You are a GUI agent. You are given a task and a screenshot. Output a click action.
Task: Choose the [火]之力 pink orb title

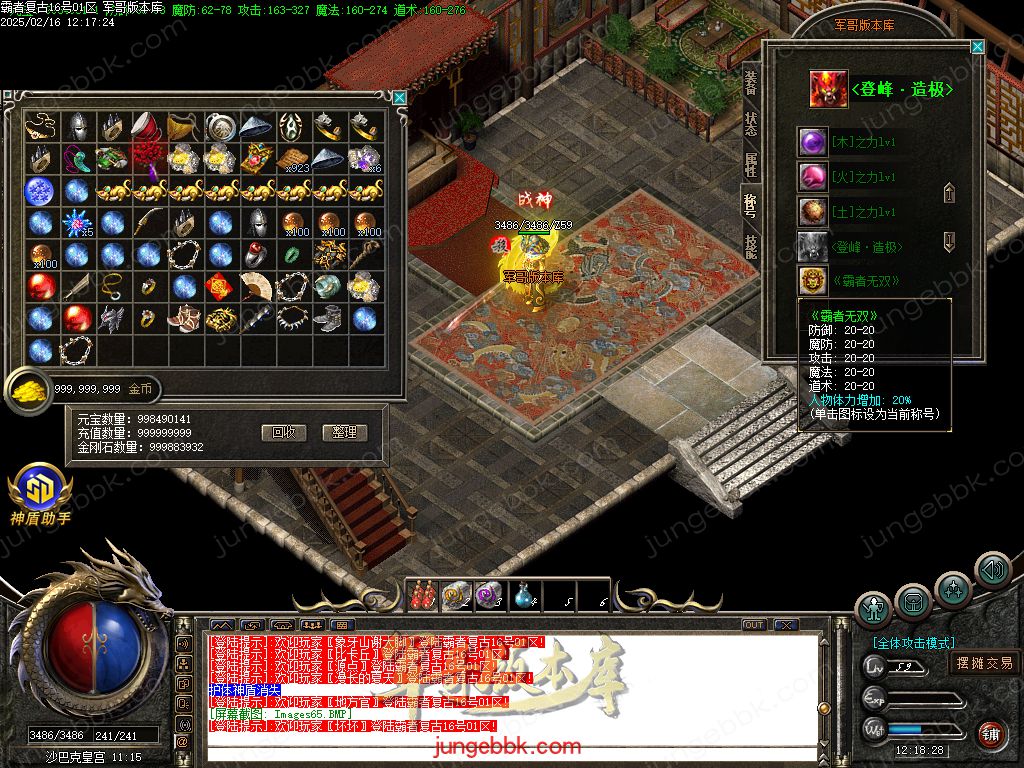[x=811, y=177]
